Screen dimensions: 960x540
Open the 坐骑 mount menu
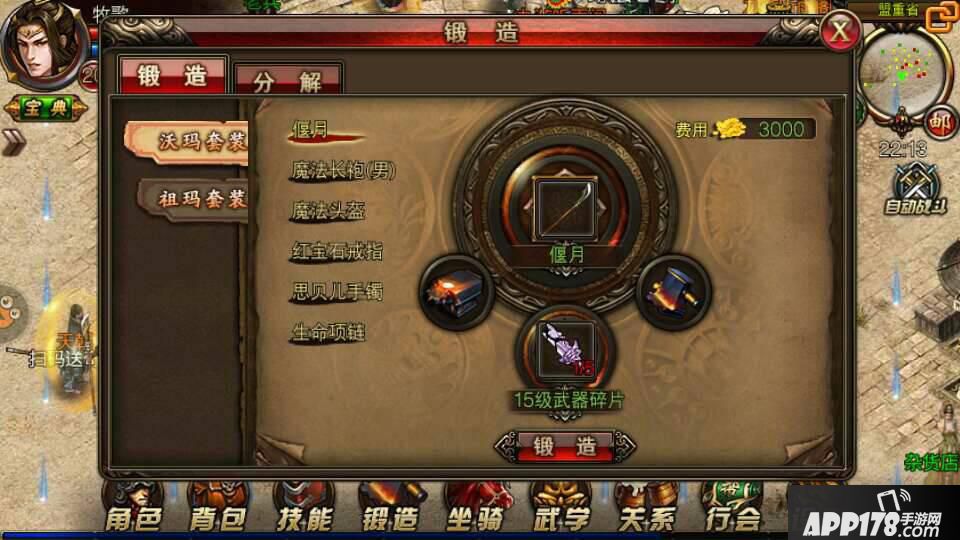pyautogui.click(x=474, y=512)
